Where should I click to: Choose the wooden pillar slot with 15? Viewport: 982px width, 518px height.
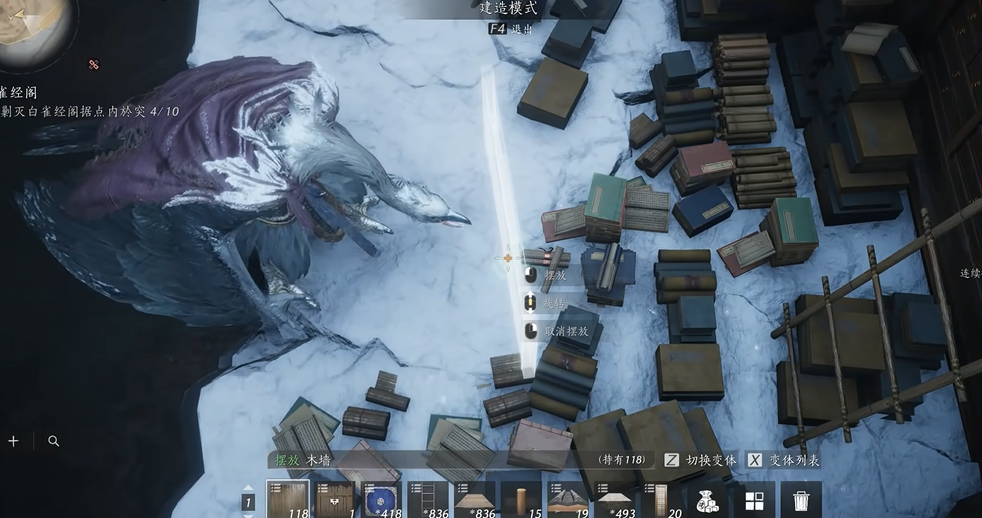click(521, 498)
